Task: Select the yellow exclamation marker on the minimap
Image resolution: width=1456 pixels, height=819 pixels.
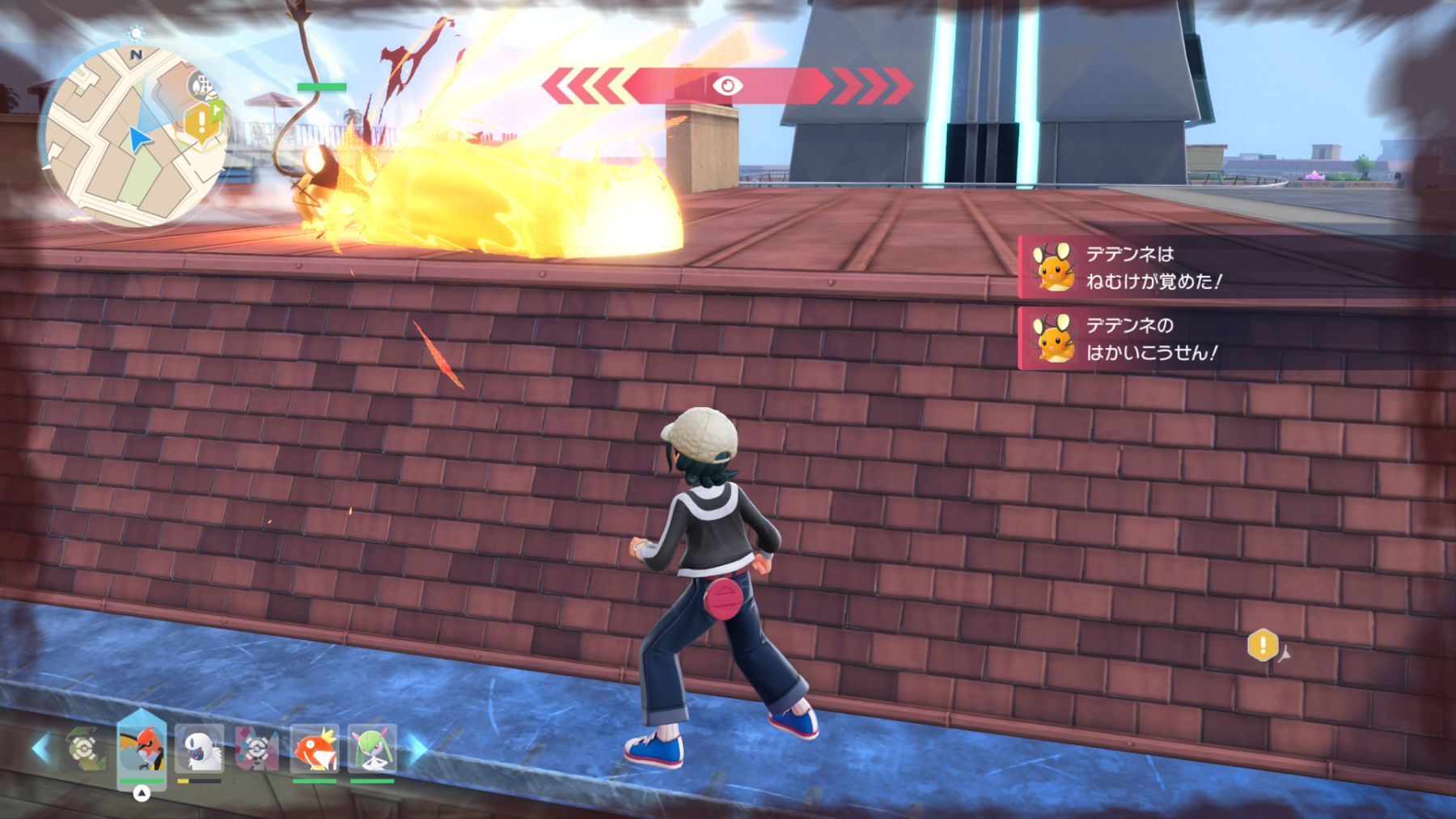Action: pyautogui.click(x=199, y=122)
